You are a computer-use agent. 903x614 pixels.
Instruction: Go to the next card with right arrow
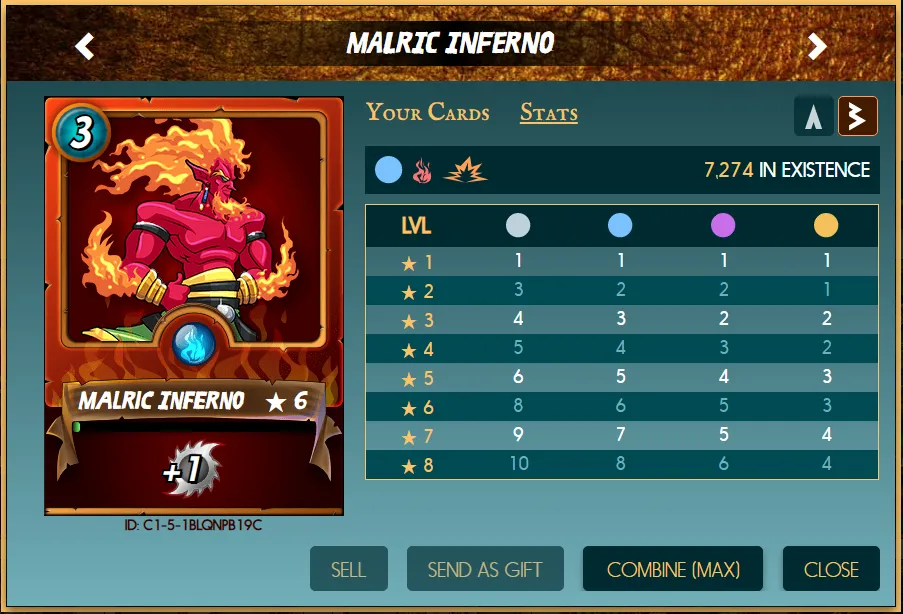(x=817, y=46)
